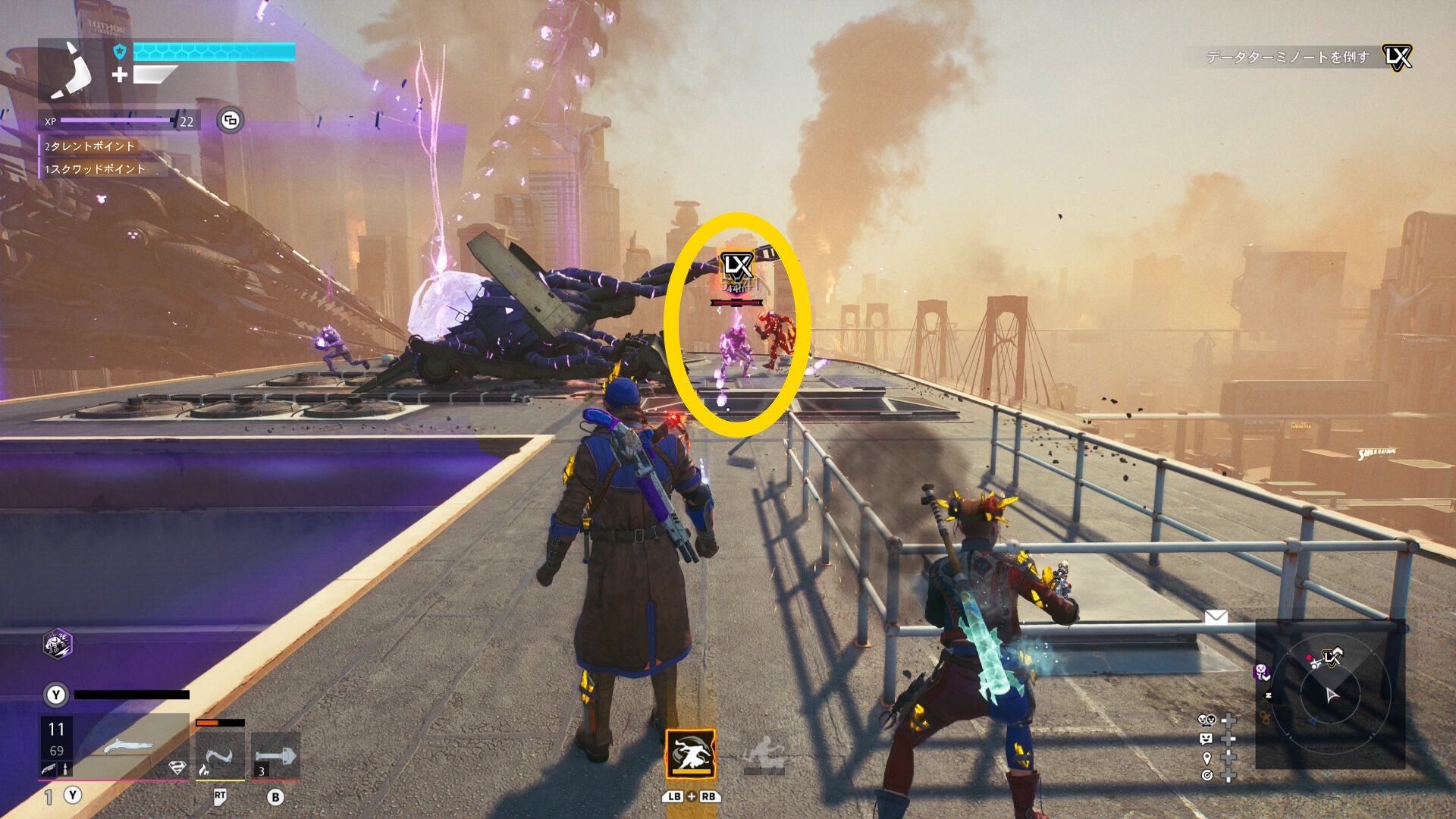Click the LX target marker above the enemy

(736, 266)
